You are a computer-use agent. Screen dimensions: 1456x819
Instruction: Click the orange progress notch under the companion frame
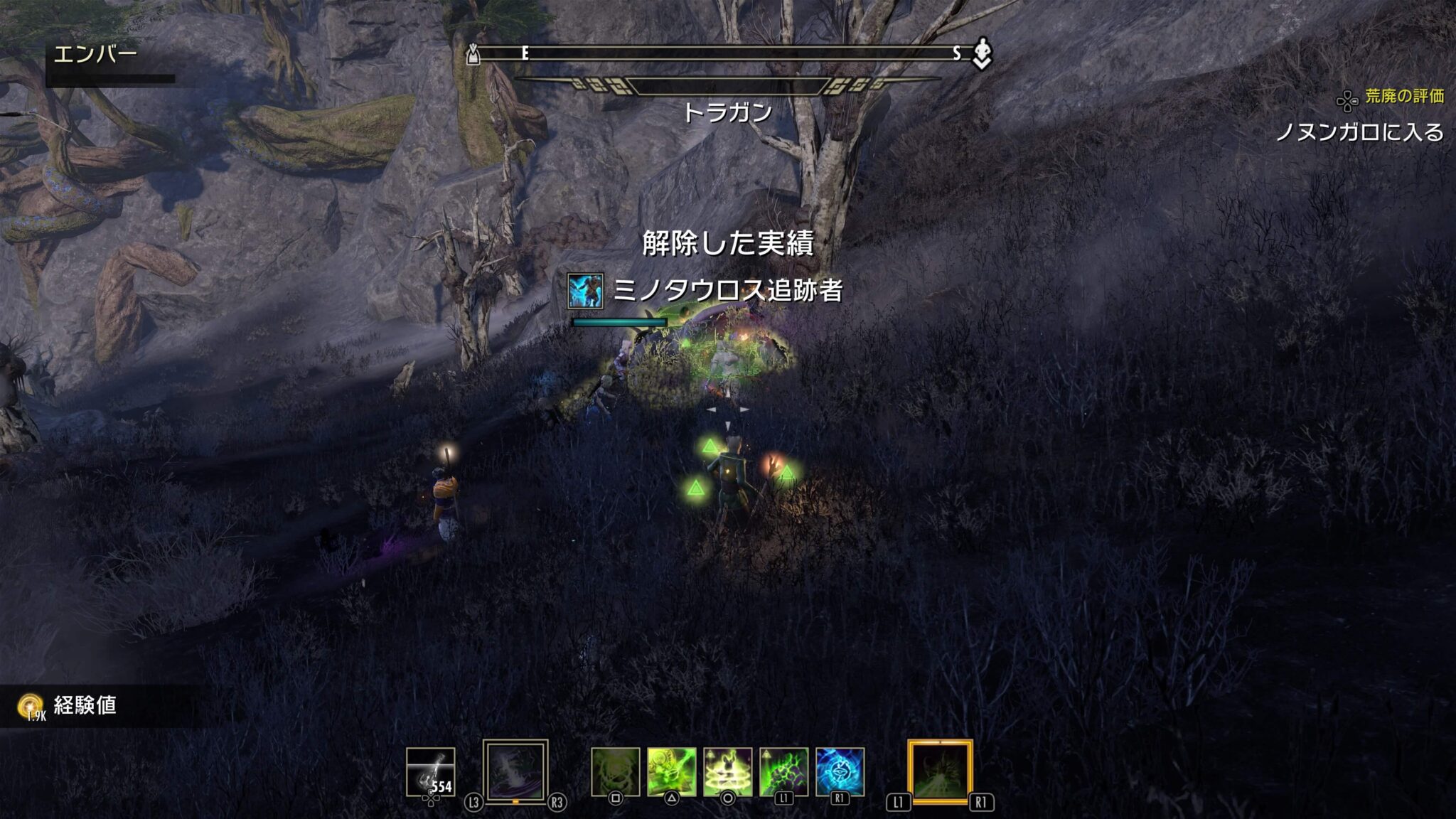[515, 801]
